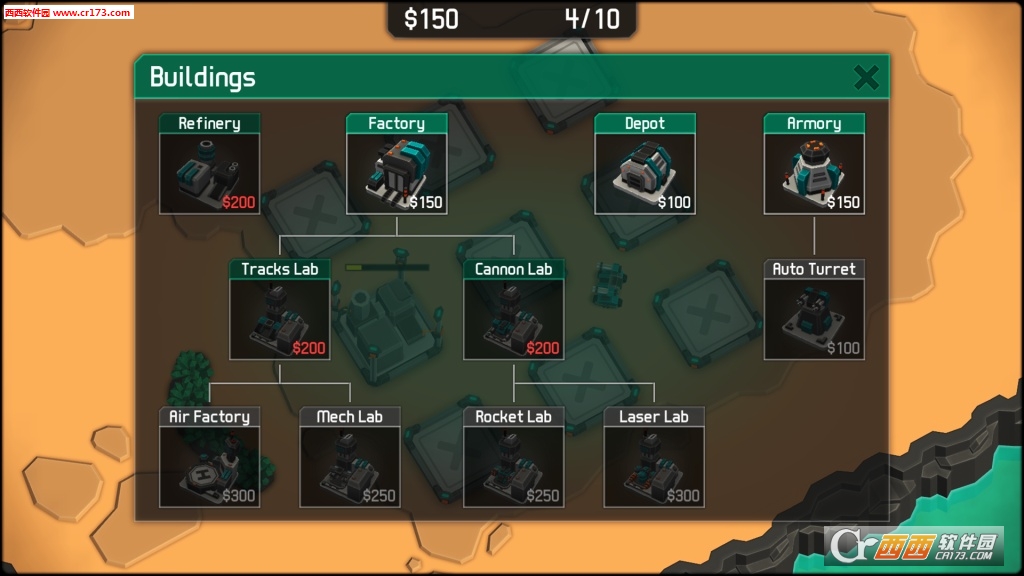Pick the Mech Lab building

tap(350, 457)
